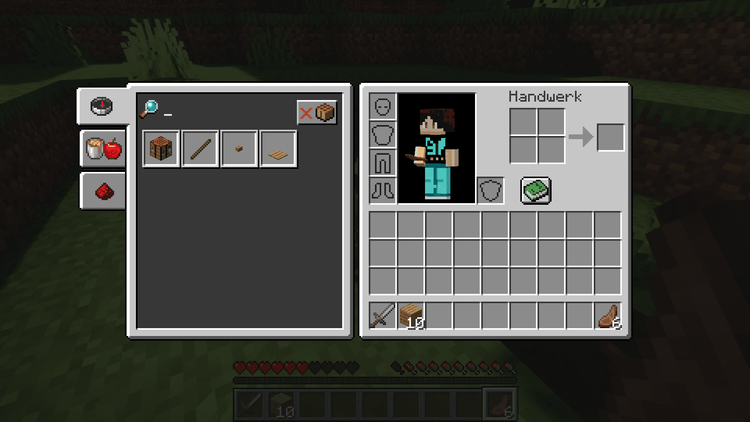This screenshot has width=750, height=422.
Task: Open the redstone recipe tab
Action: click(103, 190)
